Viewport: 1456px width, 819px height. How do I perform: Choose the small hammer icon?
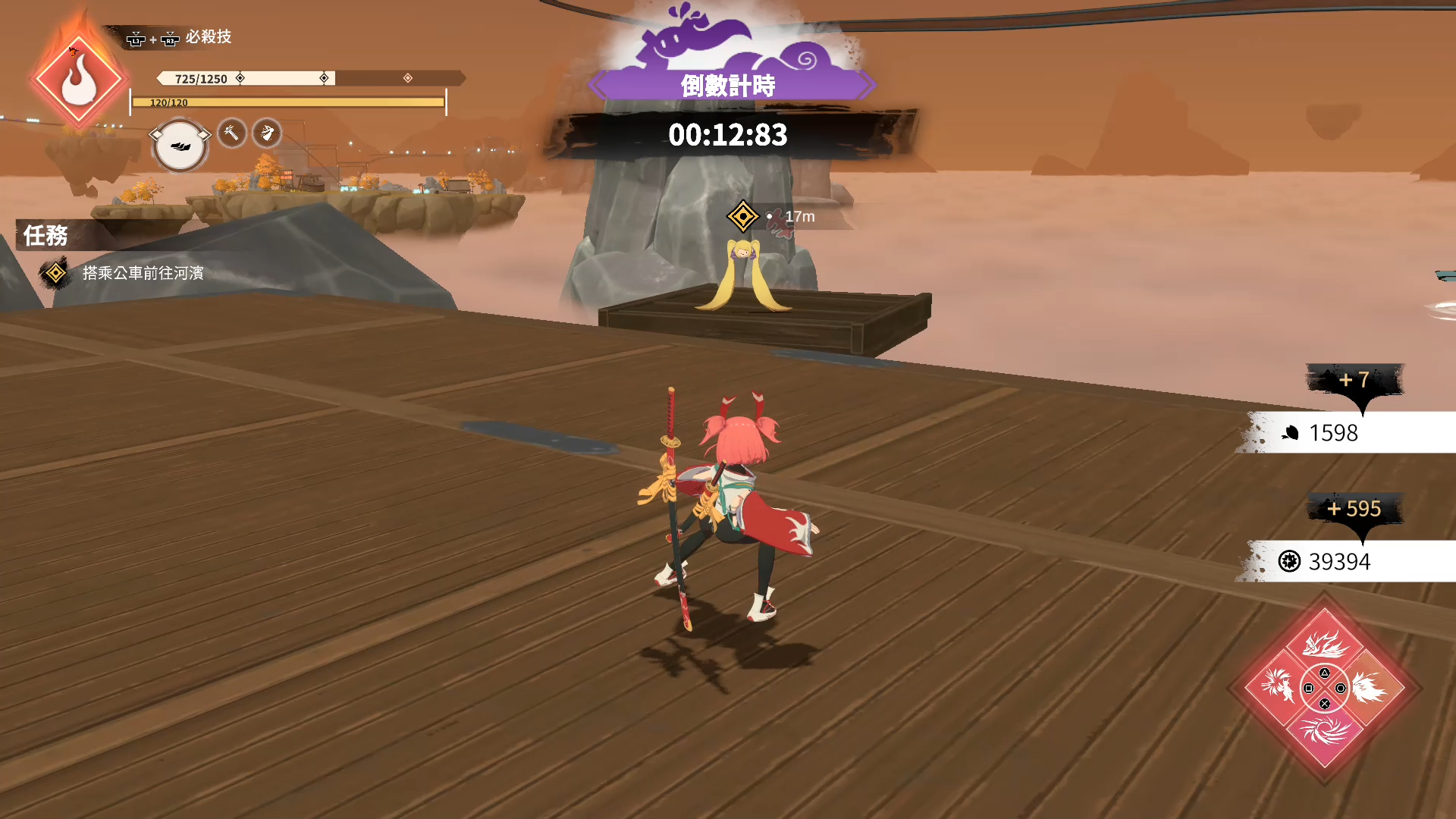tap(232, 133)
